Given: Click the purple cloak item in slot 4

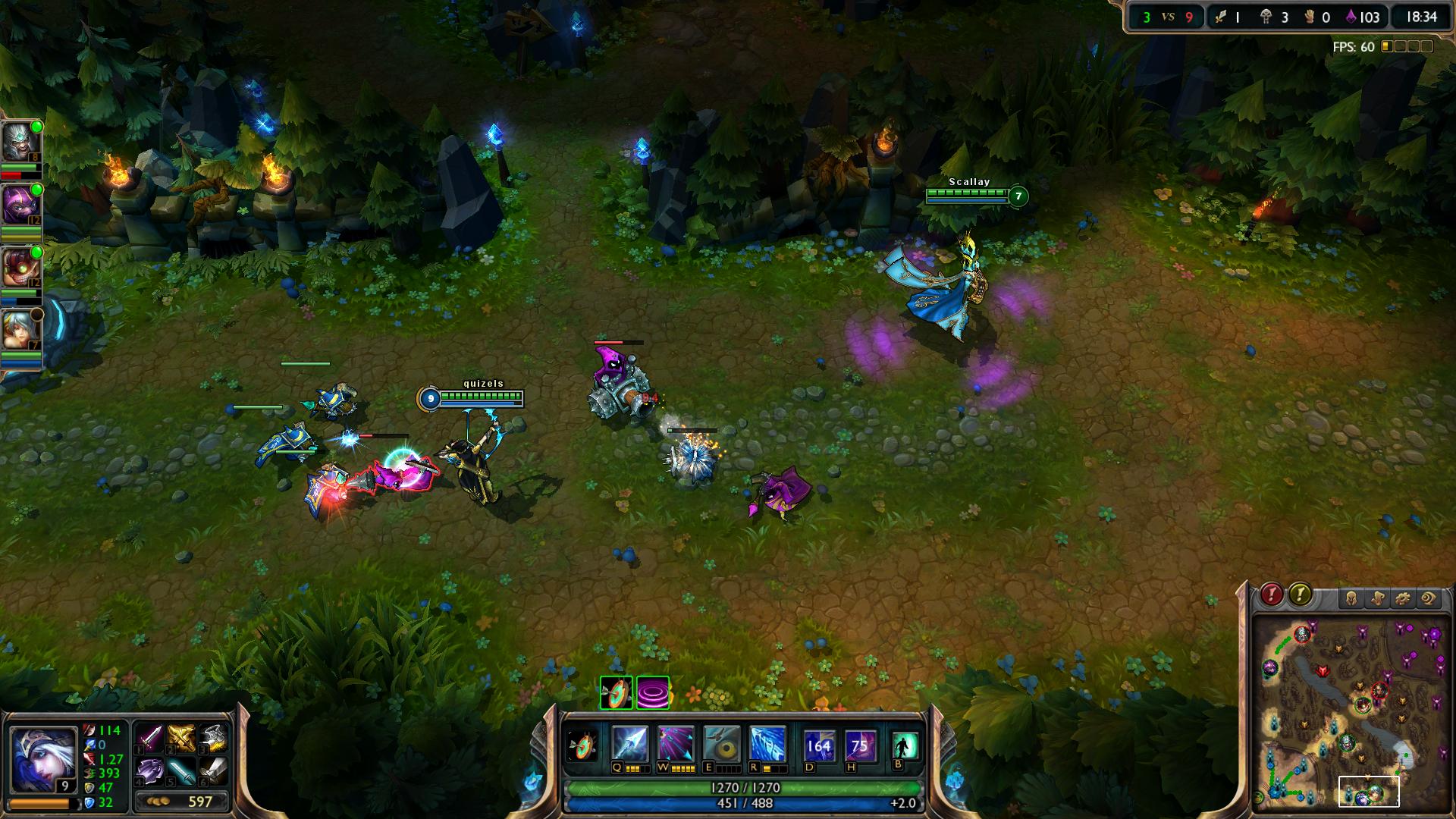Looking at the screenshot, I should point(149,770).
